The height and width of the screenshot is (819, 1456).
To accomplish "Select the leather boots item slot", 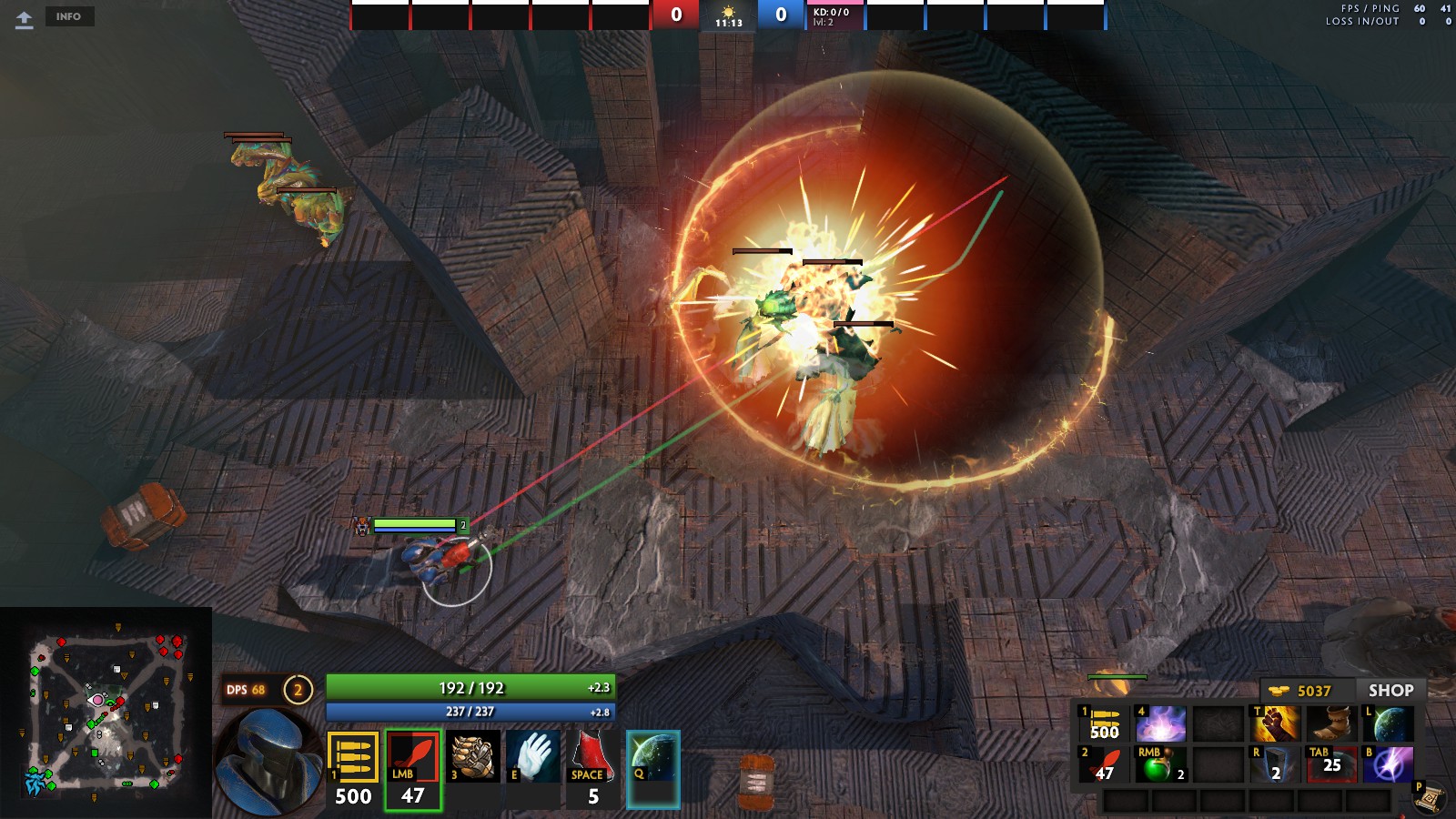I will click(1331, 724).
